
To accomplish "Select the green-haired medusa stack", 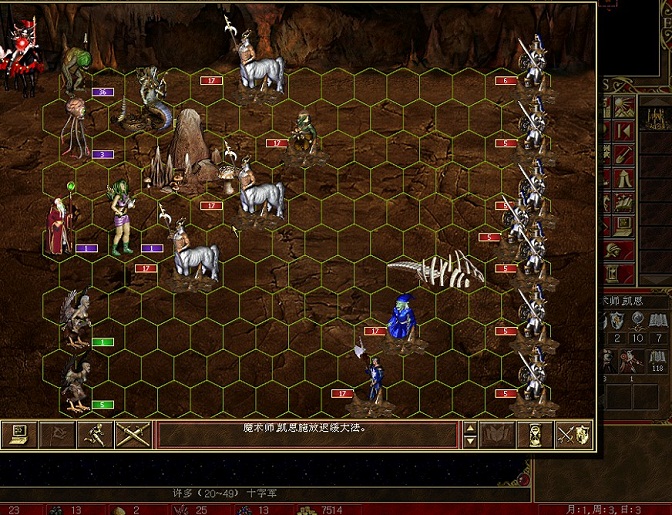I will click(x=122, y=216).
